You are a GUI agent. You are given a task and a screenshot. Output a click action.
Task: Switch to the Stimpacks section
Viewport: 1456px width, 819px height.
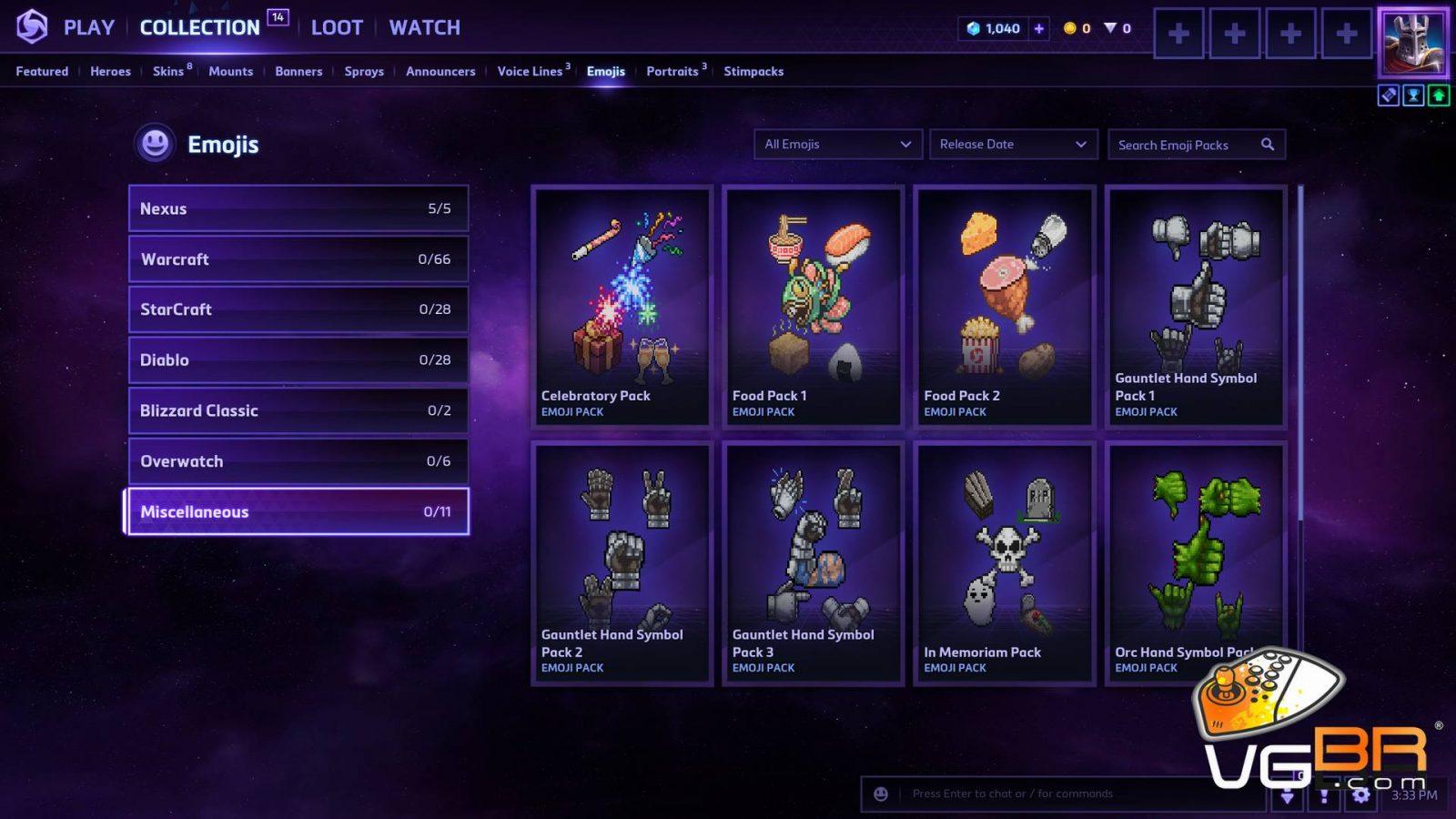753,71
